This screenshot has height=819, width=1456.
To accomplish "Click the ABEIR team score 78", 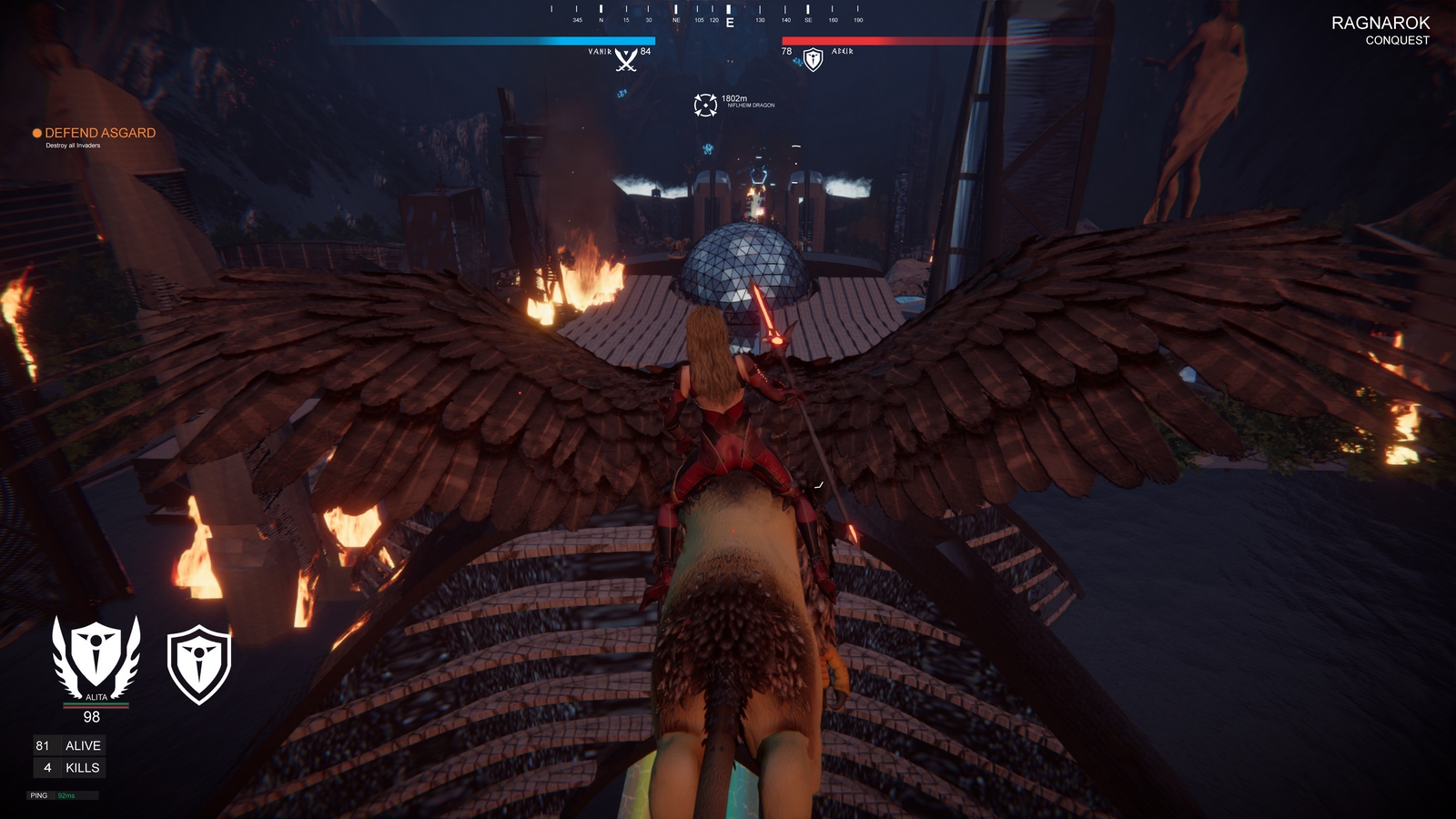I will pyautogui.click(x=786, y=52).
